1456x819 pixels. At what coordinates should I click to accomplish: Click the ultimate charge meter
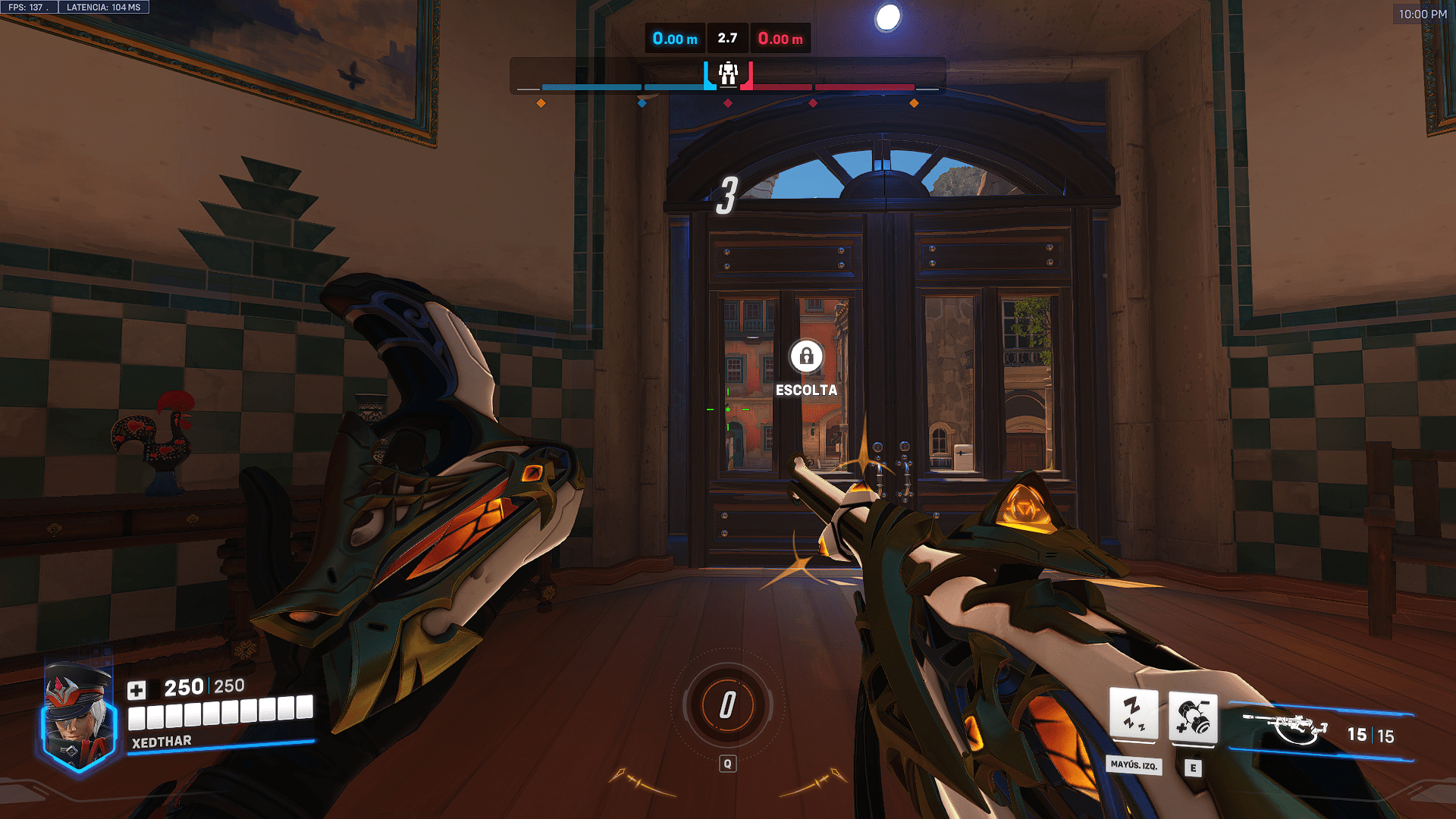coord(727,705)
